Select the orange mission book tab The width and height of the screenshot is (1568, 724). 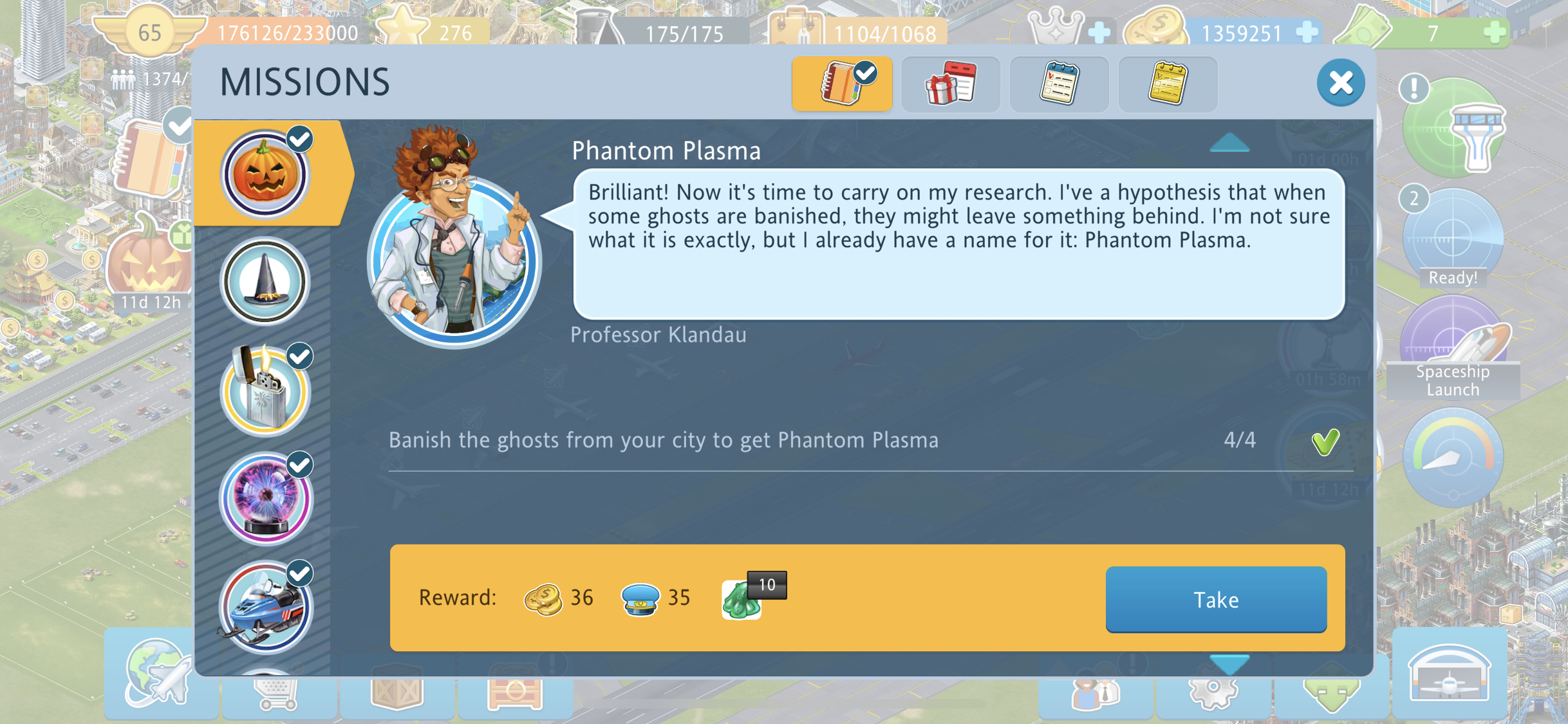pyautogui.click(x=842, y=84)
